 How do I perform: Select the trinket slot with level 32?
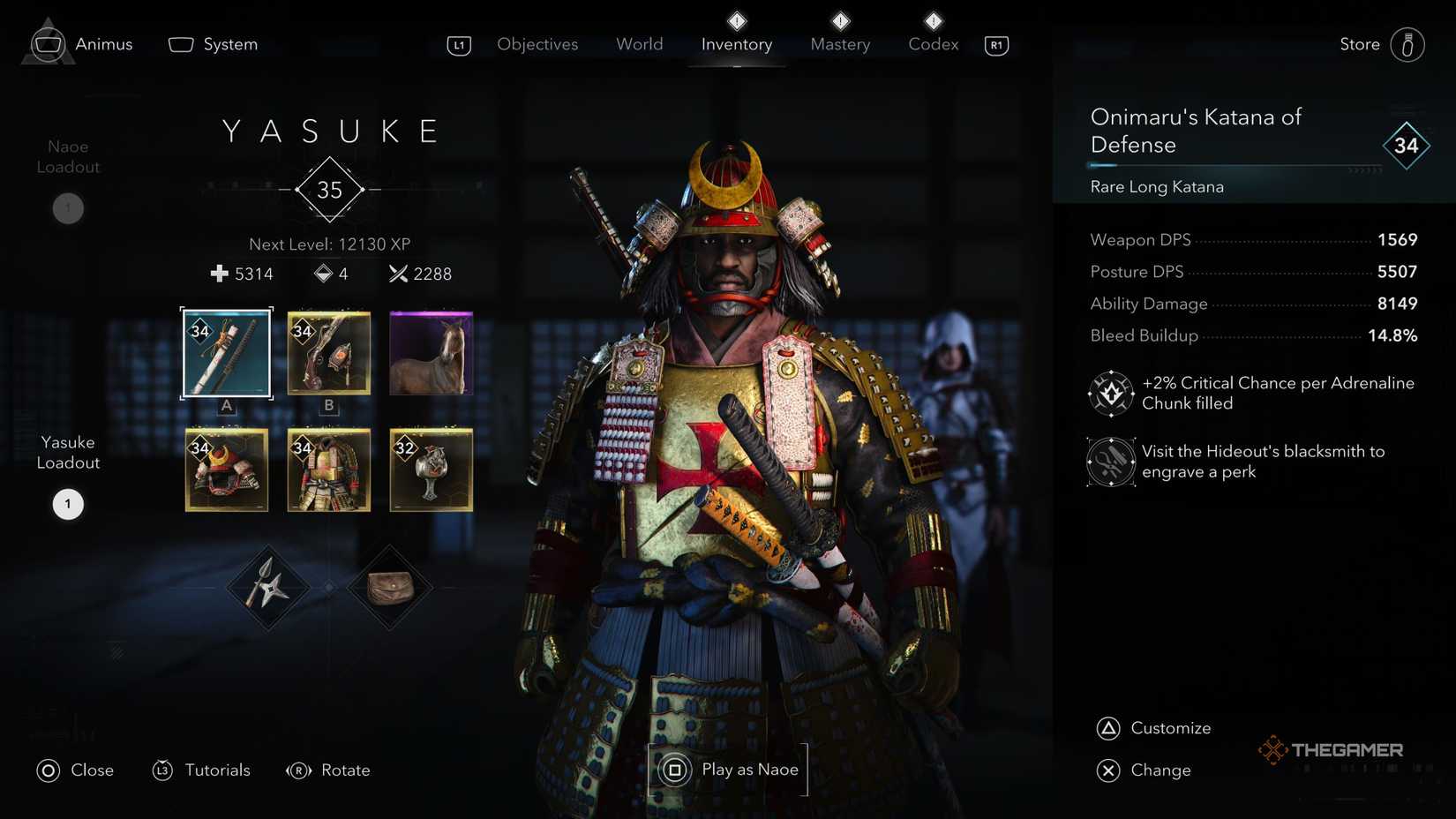430,470
